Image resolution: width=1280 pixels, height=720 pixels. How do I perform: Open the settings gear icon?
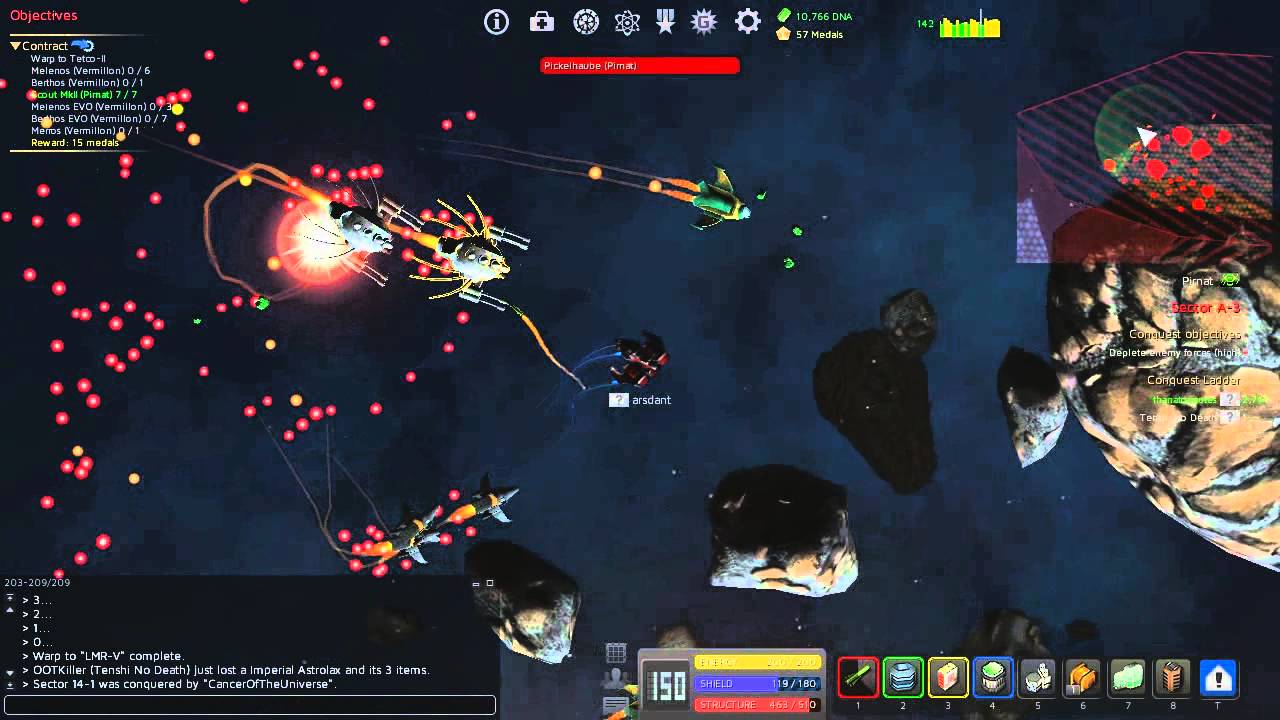click(747, 21)
